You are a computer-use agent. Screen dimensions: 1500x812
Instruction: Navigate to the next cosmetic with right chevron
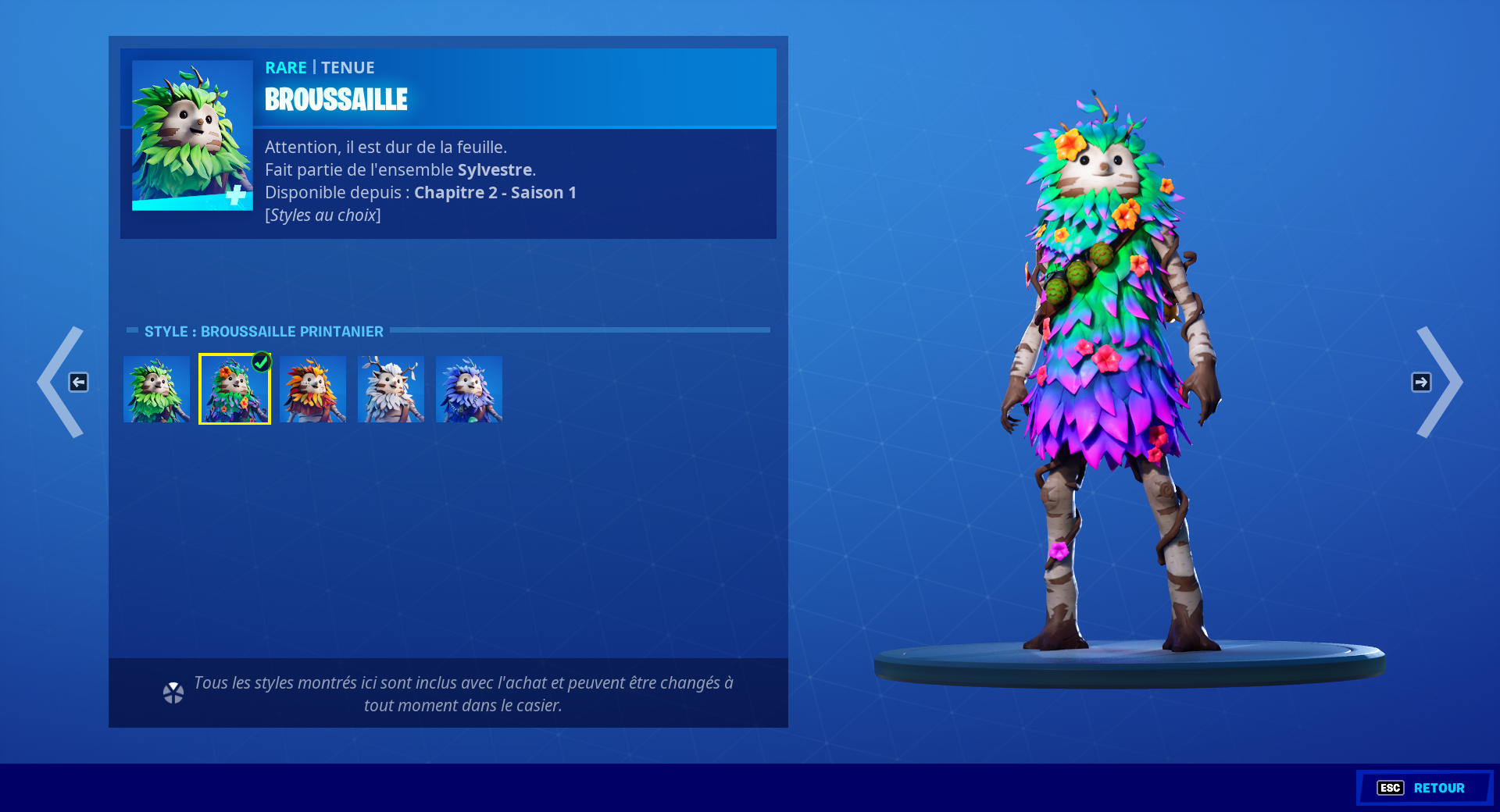pos(1441,382)
